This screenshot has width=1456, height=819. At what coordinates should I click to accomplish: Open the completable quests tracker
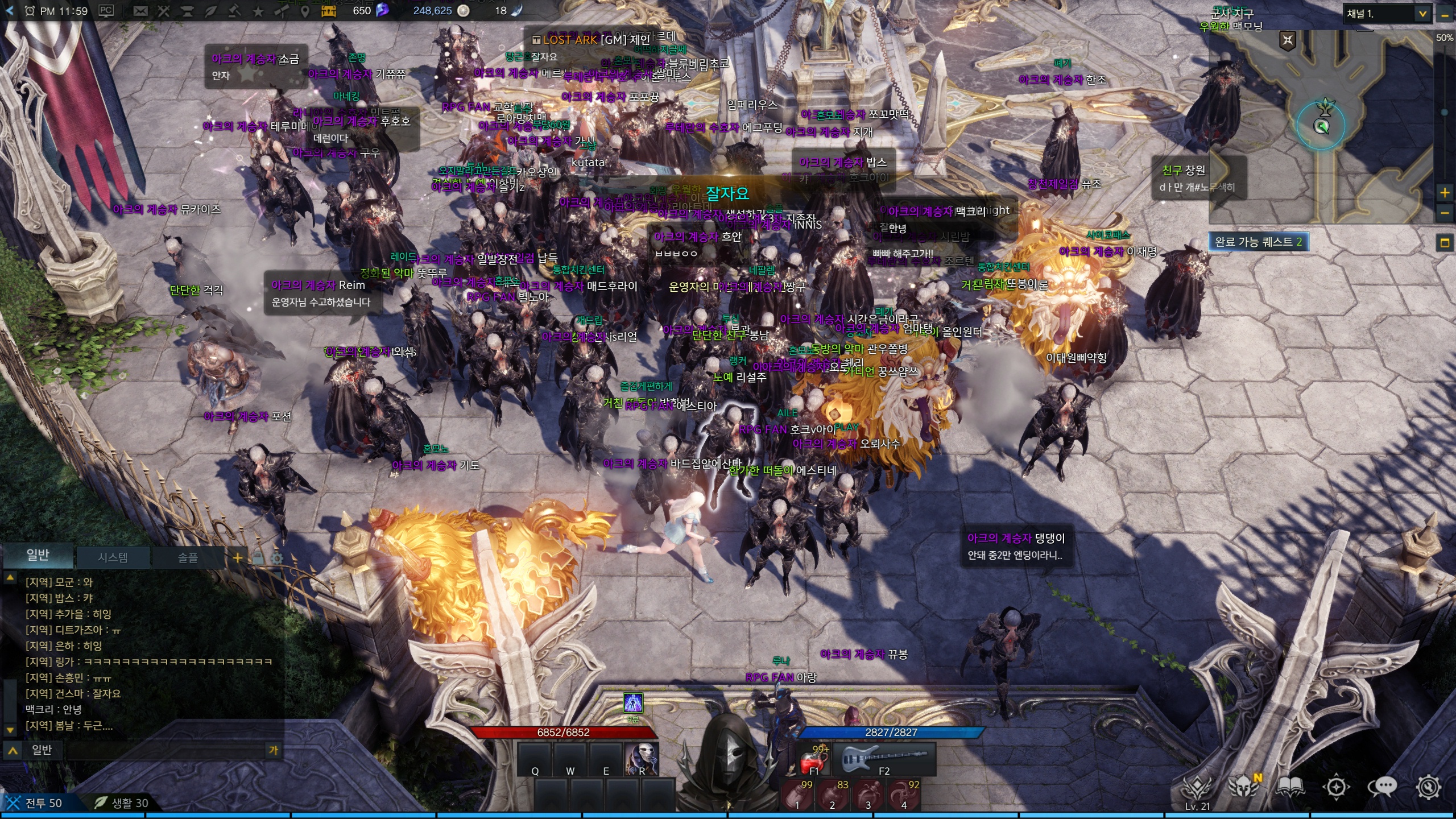[1258, 242]
